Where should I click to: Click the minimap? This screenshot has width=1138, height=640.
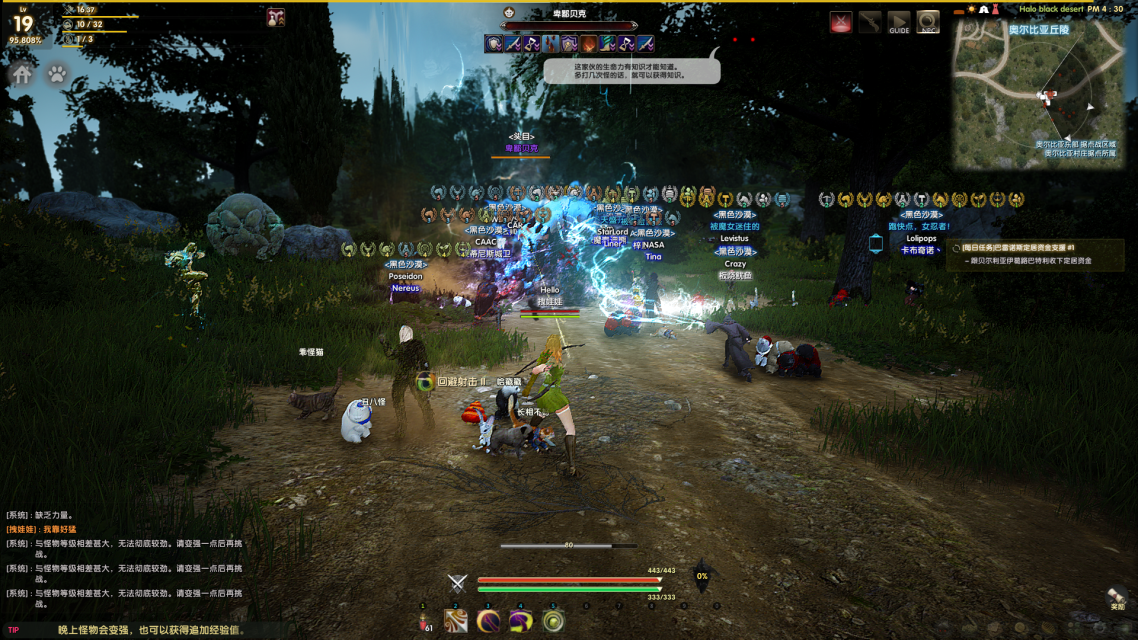click(x=1038, y=95)
